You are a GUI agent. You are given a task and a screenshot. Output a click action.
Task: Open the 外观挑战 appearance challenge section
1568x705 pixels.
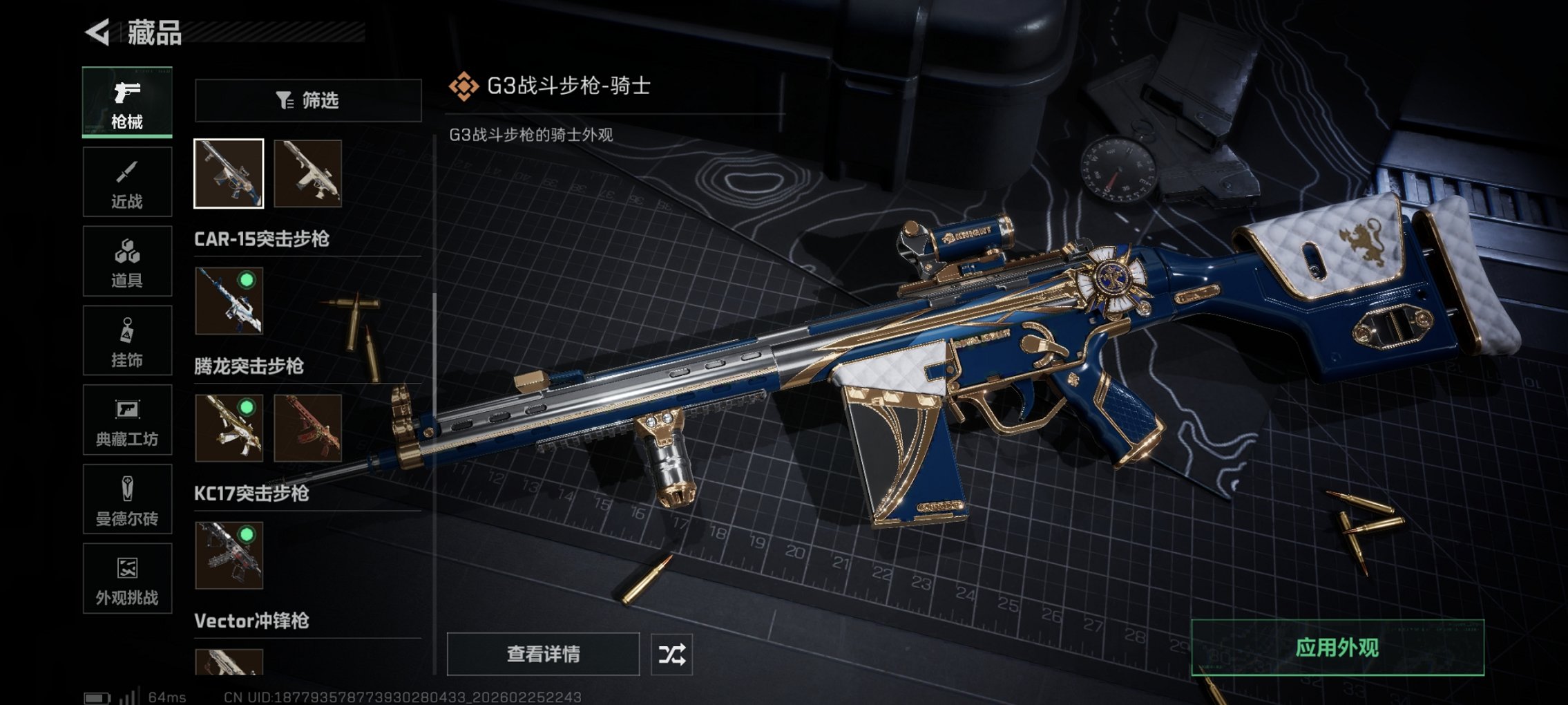pyautogui.click(x=126, y=579)
